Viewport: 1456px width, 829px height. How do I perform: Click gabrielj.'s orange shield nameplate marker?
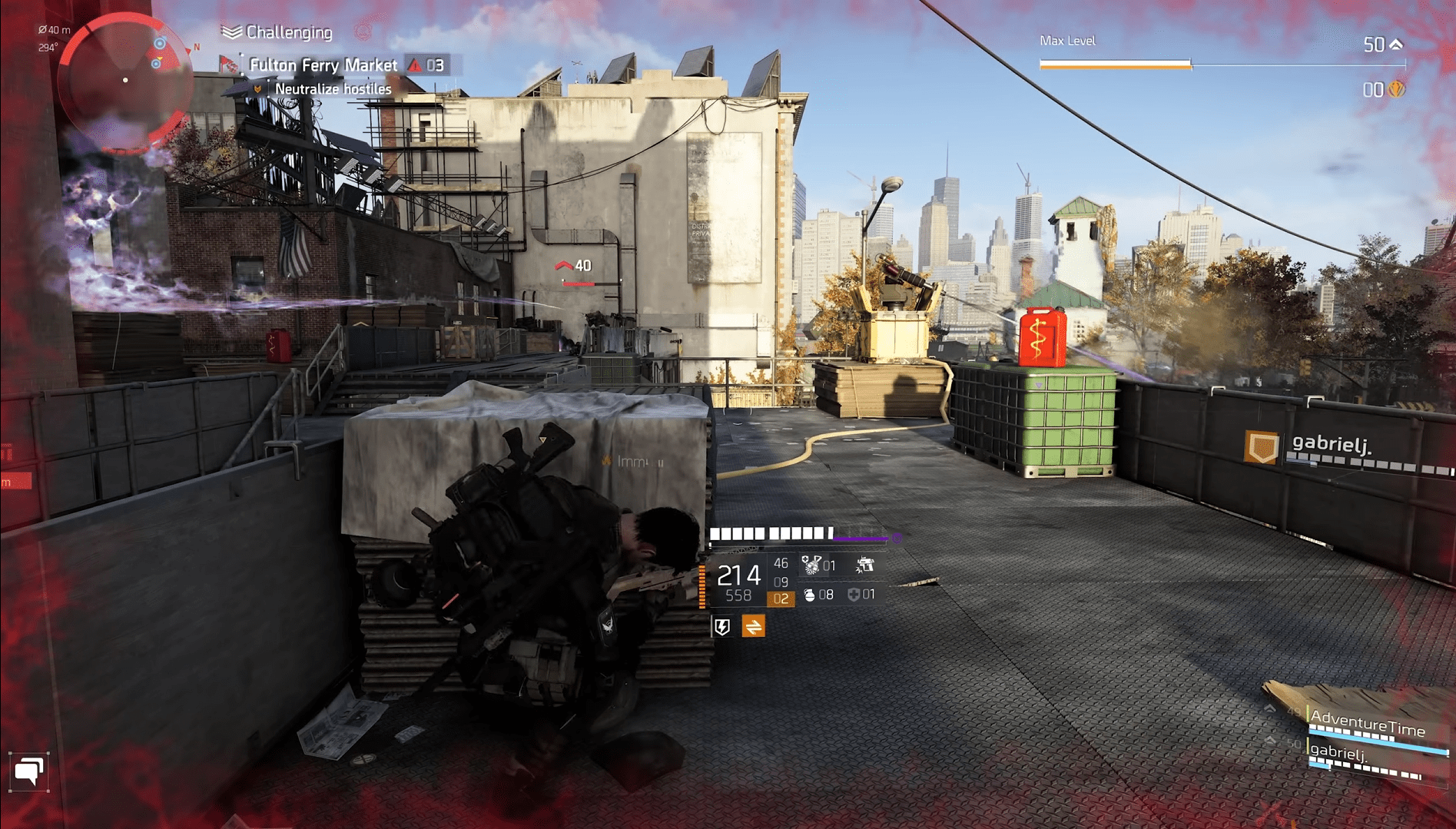(1262, 446)
